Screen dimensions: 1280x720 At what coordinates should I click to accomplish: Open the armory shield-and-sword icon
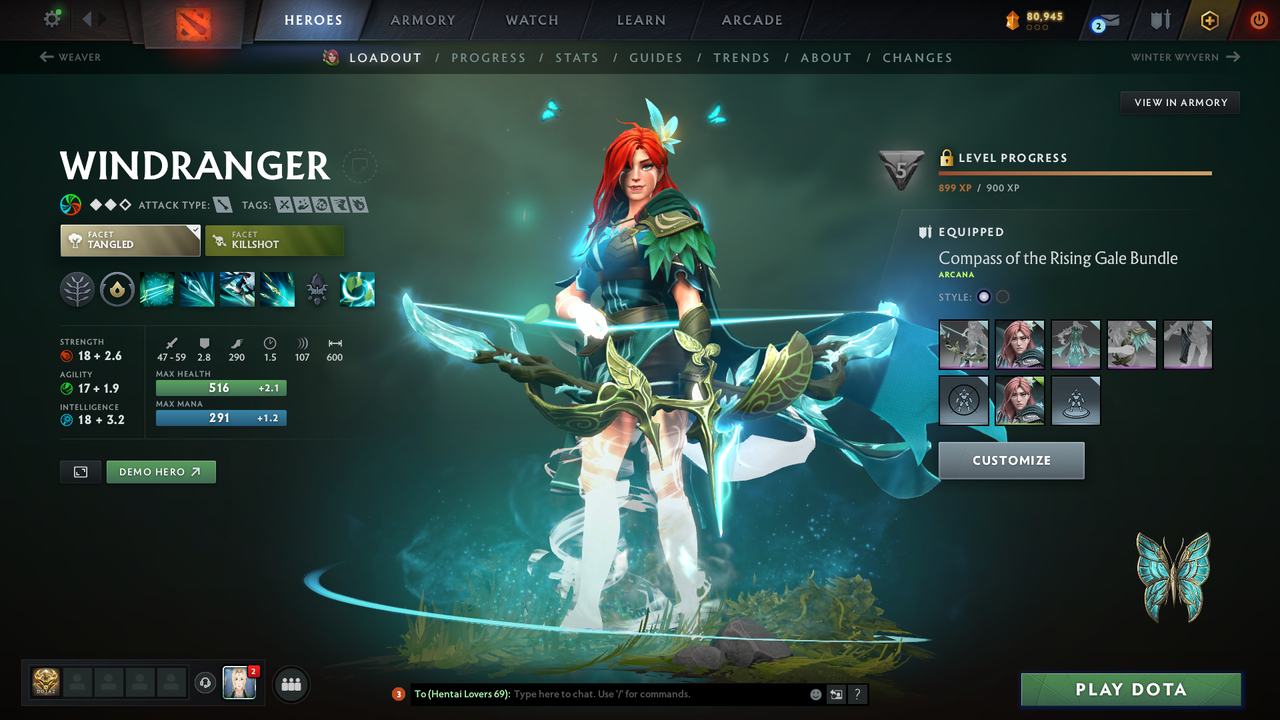point(1158,19)
